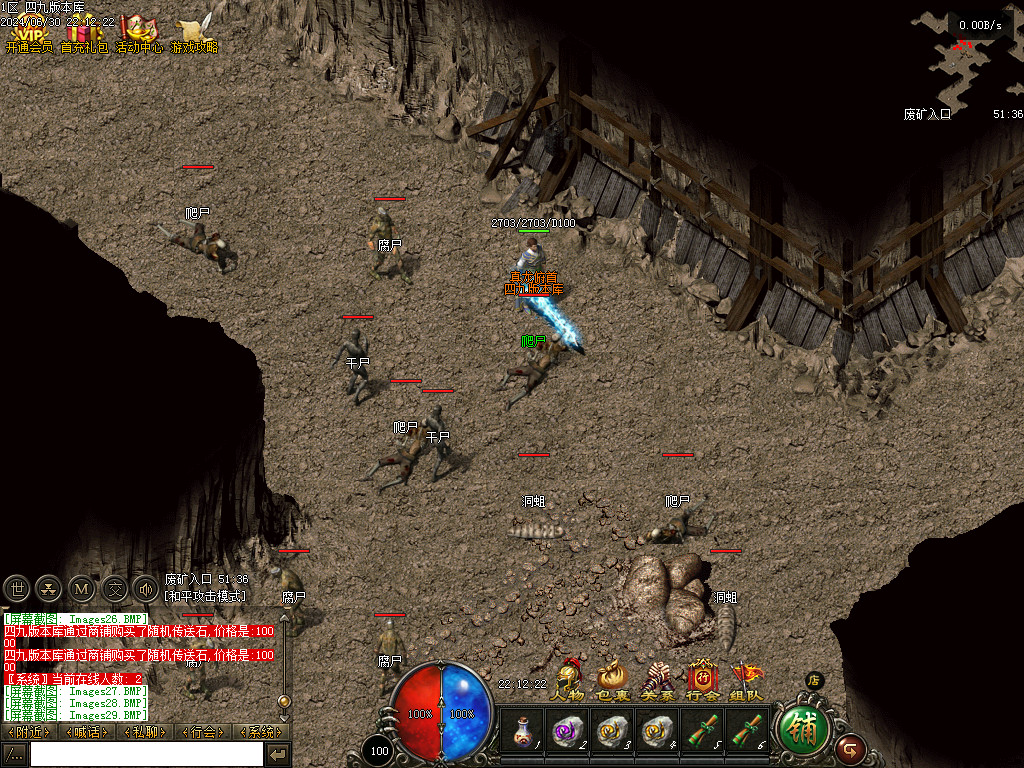Toggle the speaker sound button

(x=146, y=588)
